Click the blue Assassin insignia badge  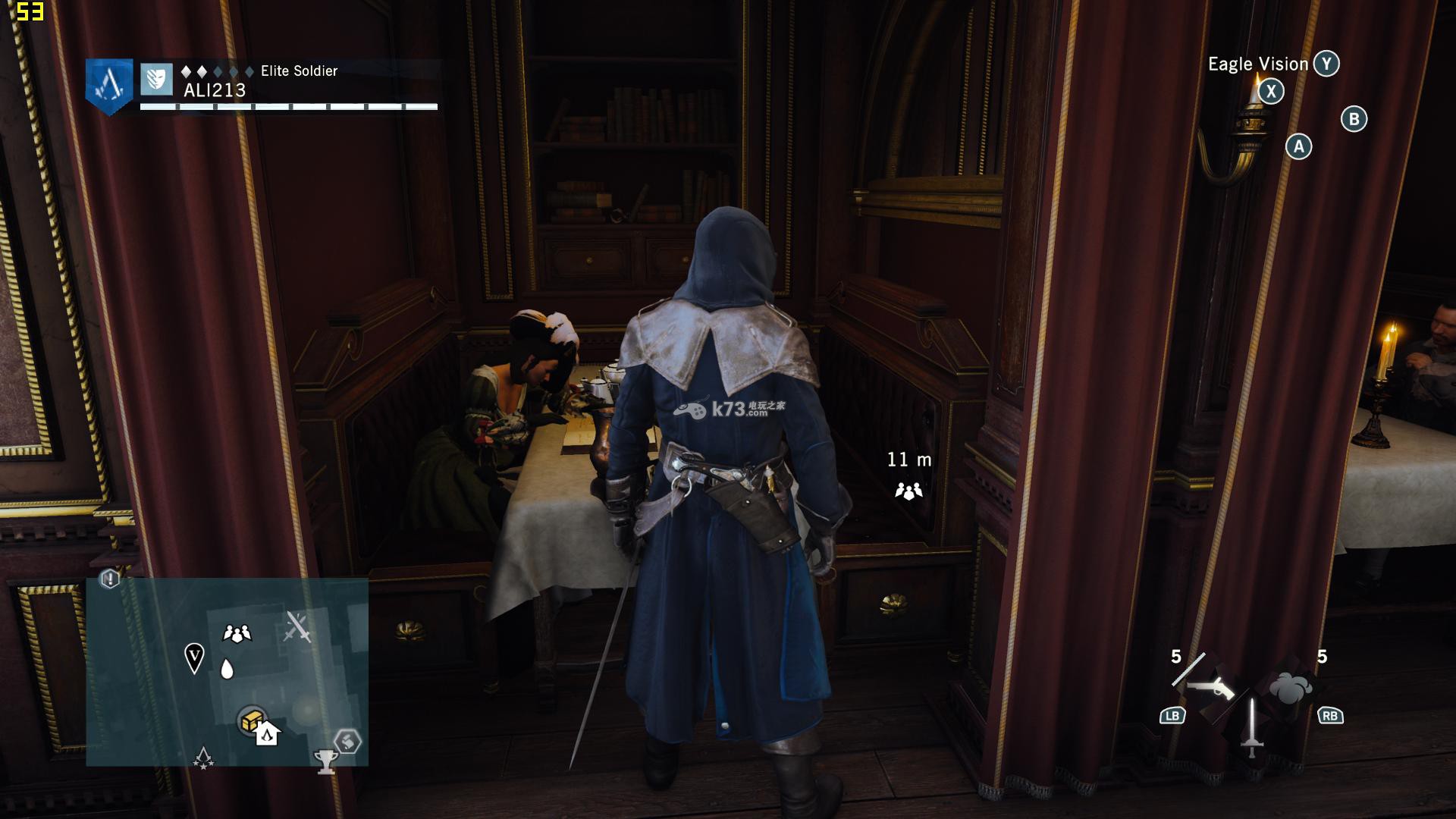(x=109, y=85)
